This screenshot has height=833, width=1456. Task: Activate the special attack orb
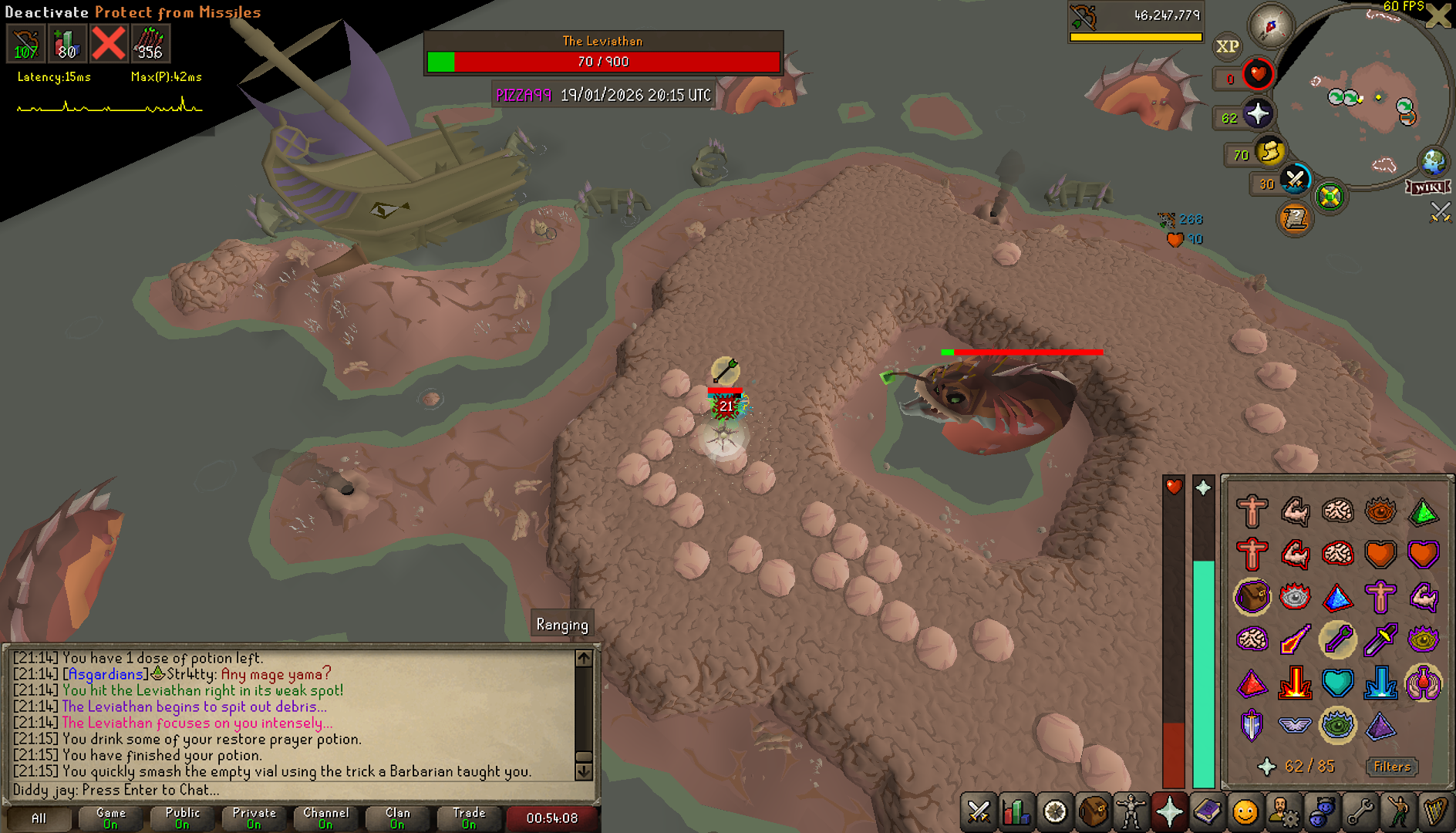1296,180
